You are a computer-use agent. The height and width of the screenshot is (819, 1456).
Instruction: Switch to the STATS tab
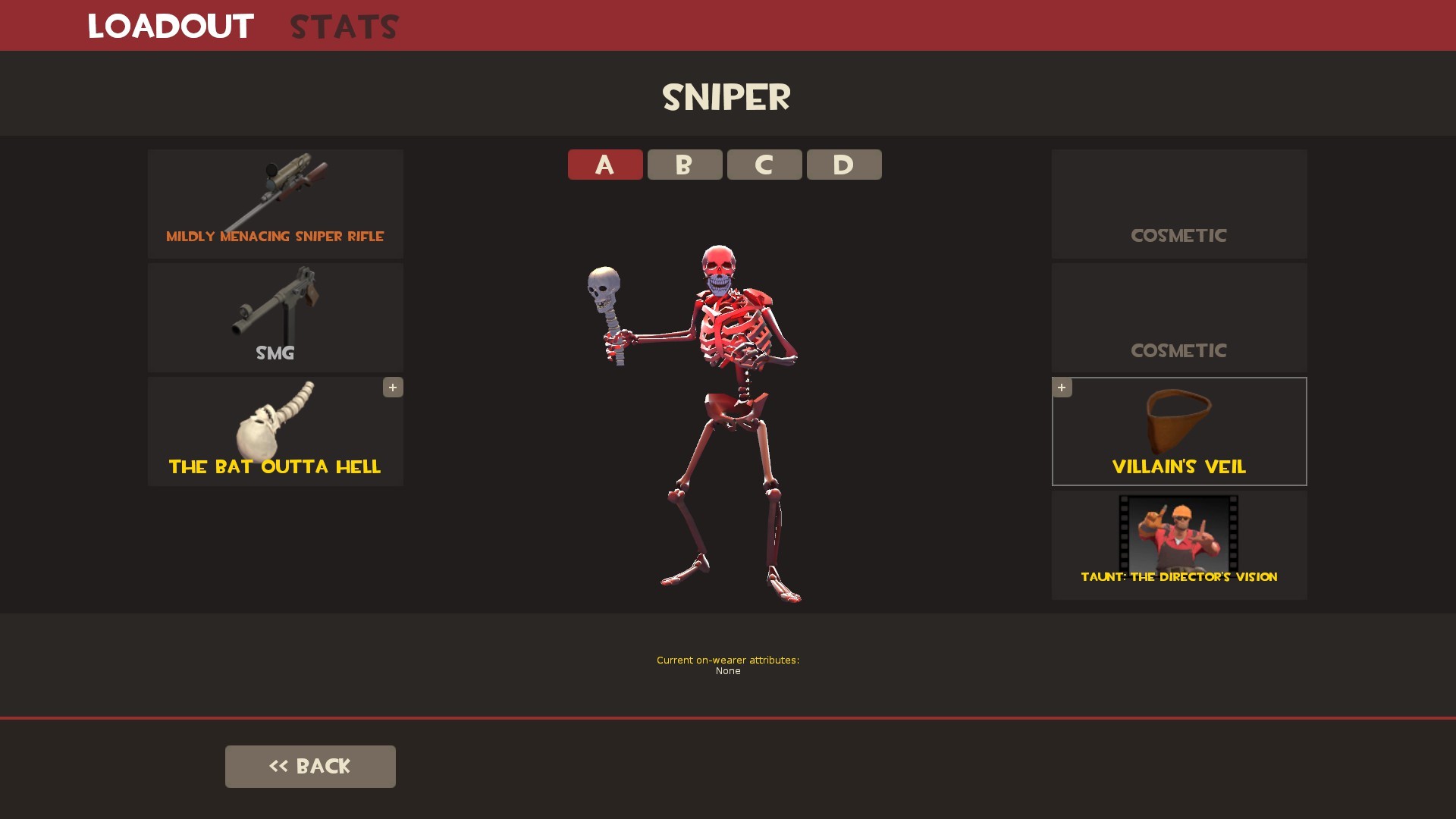coord(343,27)
